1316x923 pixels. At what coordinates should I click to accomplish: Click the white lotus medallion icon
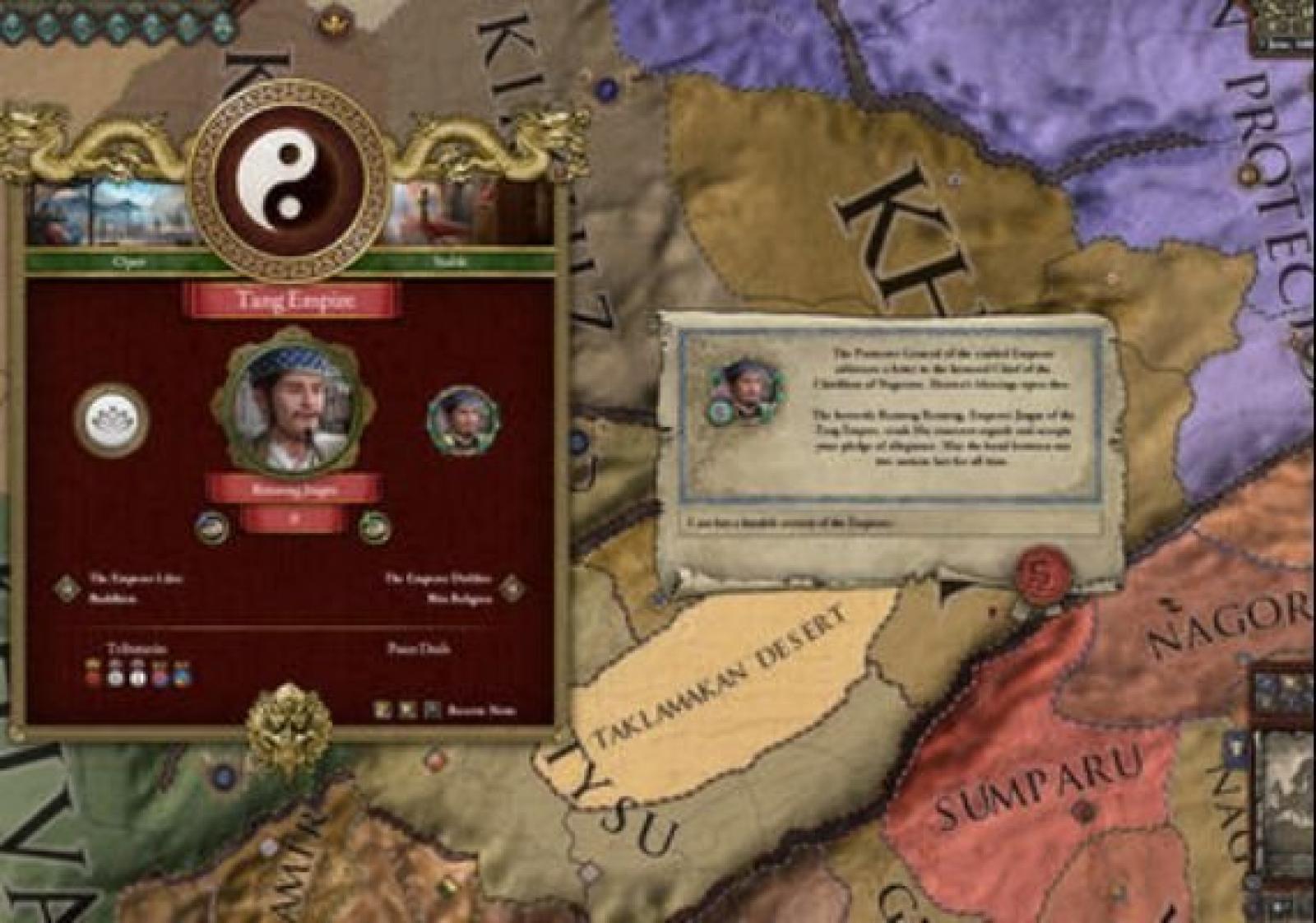(x=111, y=420)
